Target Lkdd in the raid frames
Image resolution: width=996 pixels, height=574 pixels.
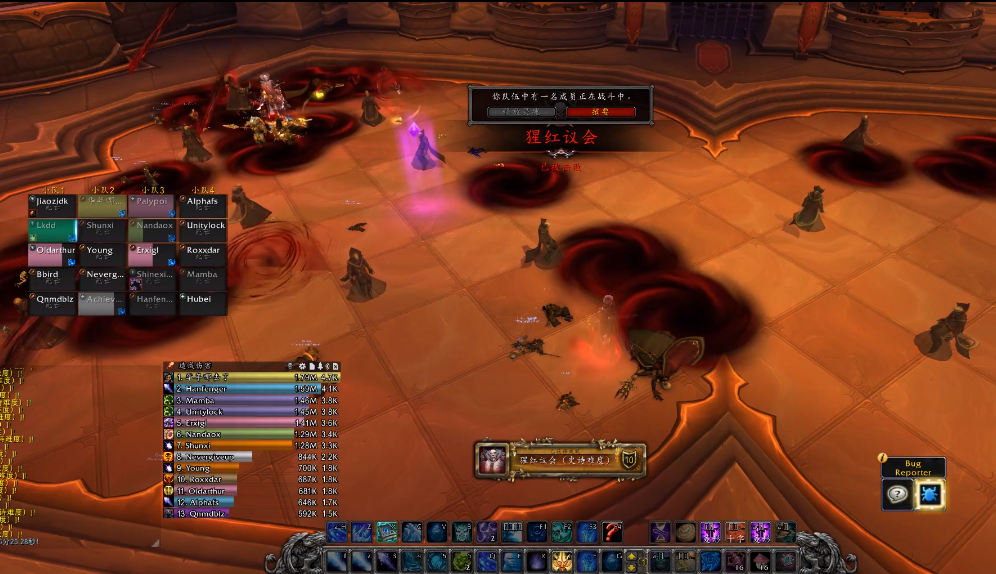coord(53,230)
